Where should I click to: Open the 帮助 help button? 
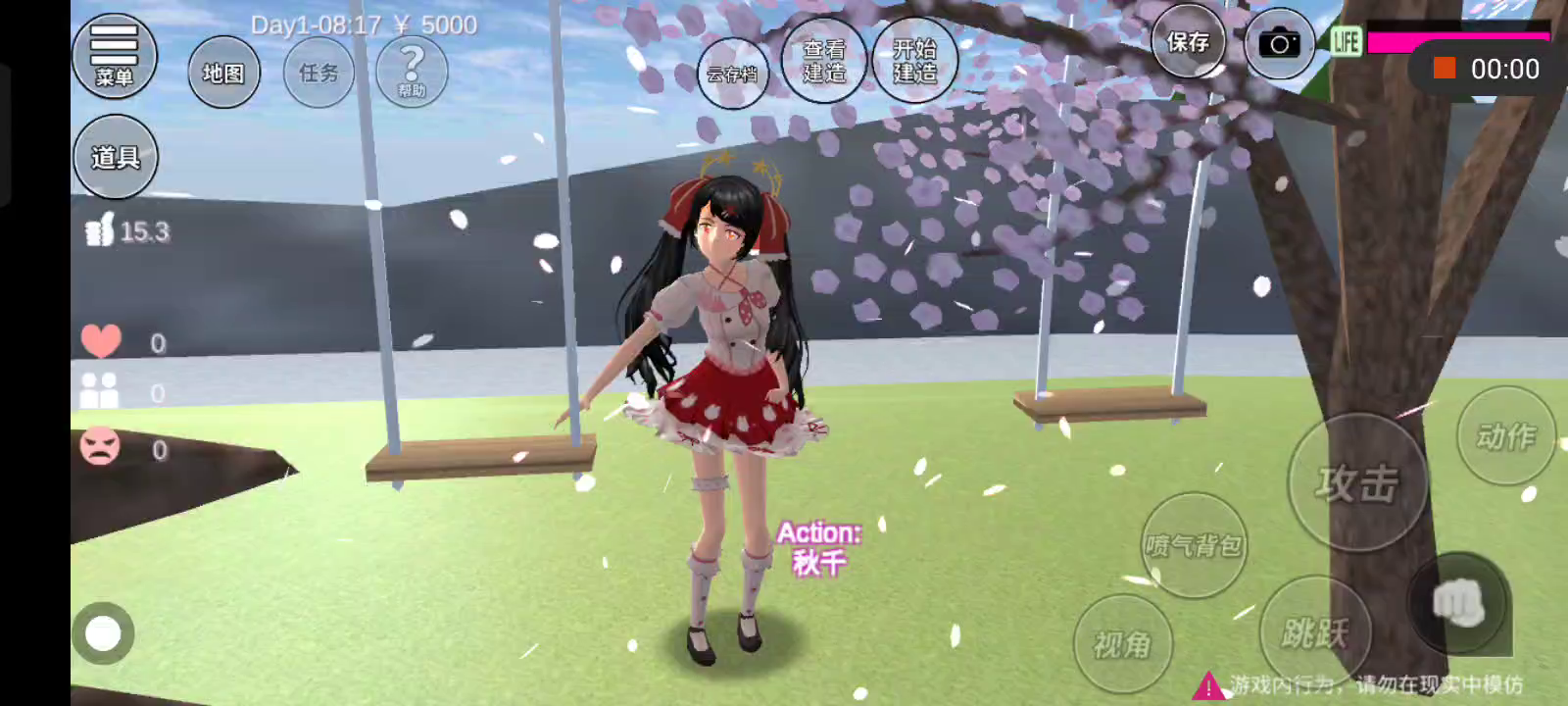coord(412,72)
